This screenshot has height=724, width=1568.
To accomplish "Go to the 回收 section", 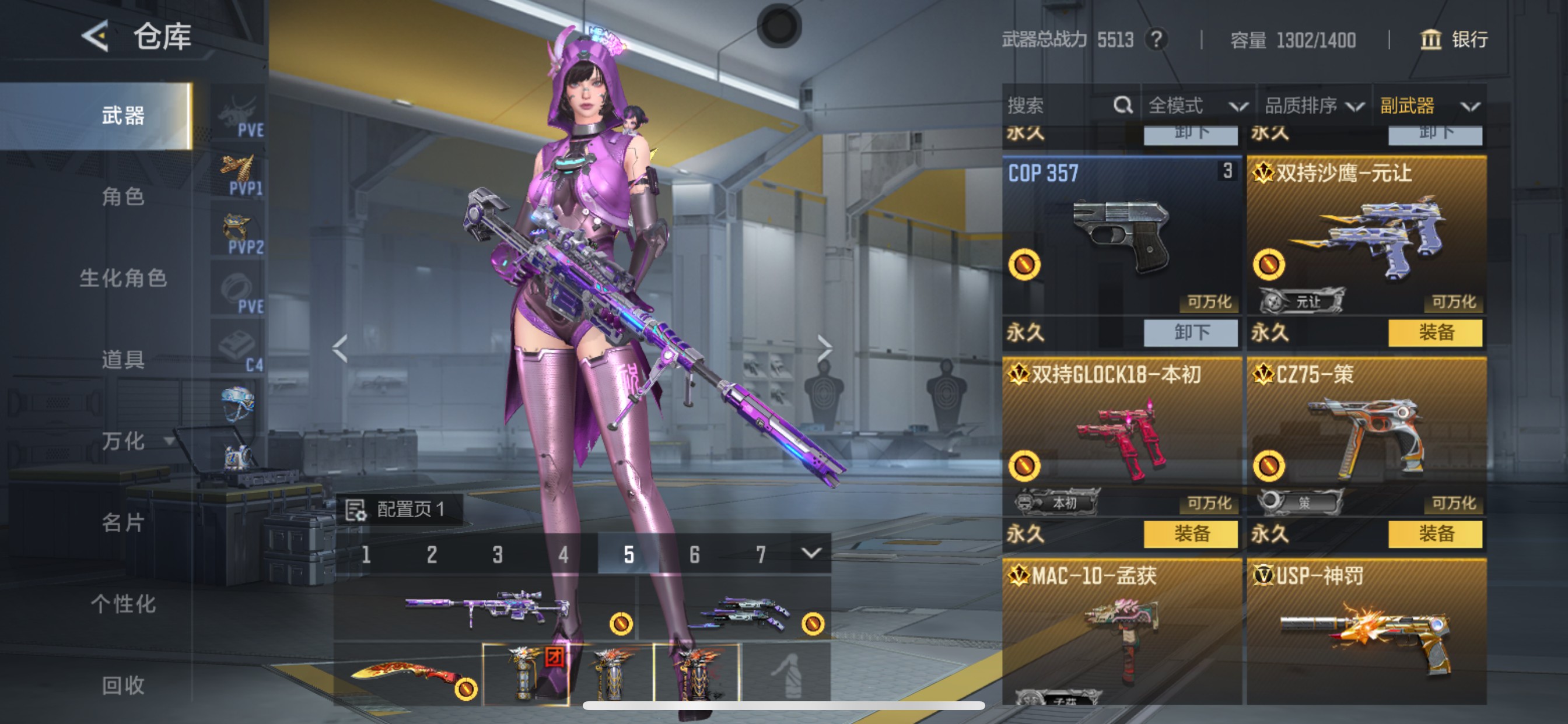I will click(x=123, y=686).
